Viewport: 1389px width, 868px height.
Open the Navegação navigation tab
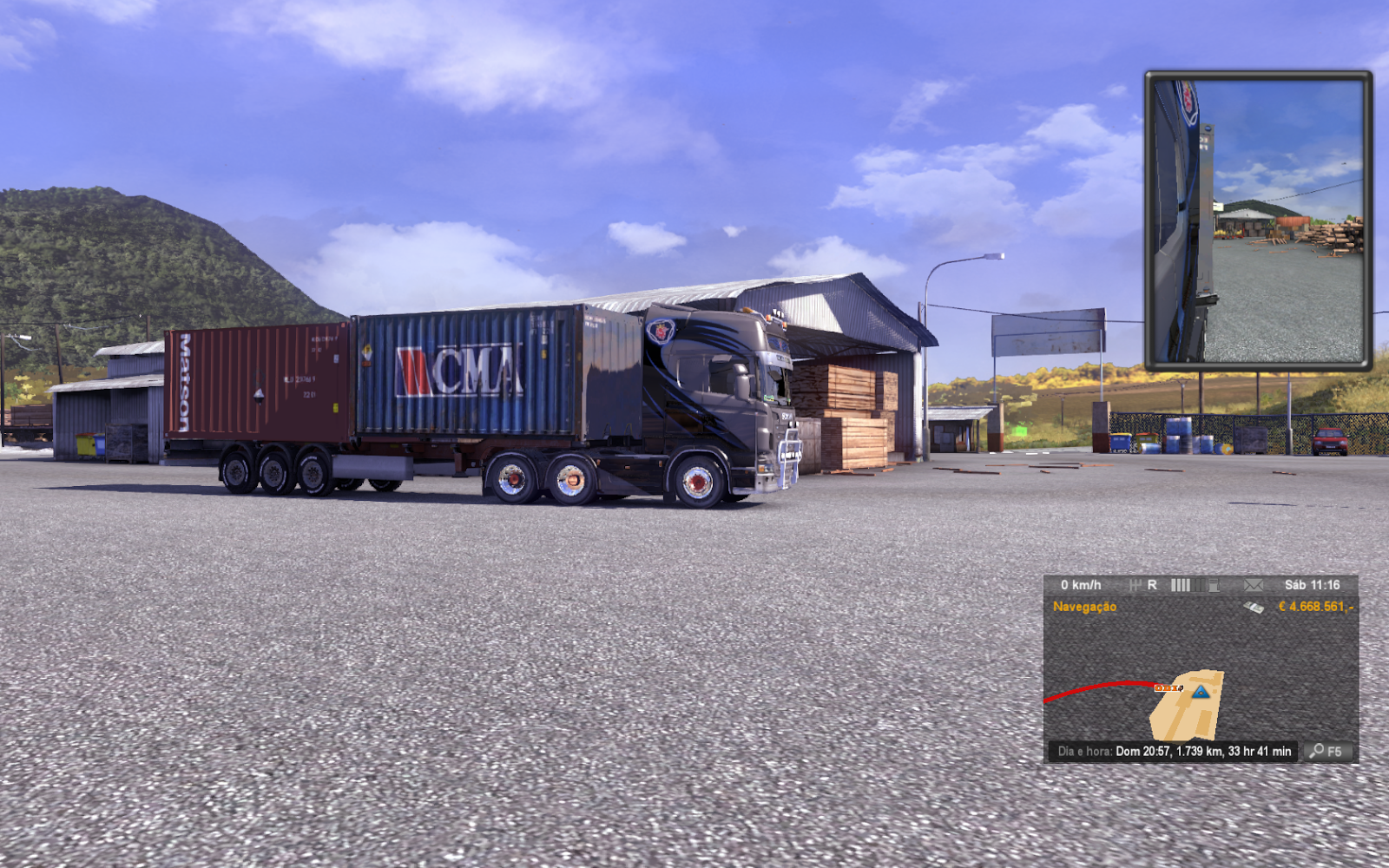click(x=1085, y=608)
